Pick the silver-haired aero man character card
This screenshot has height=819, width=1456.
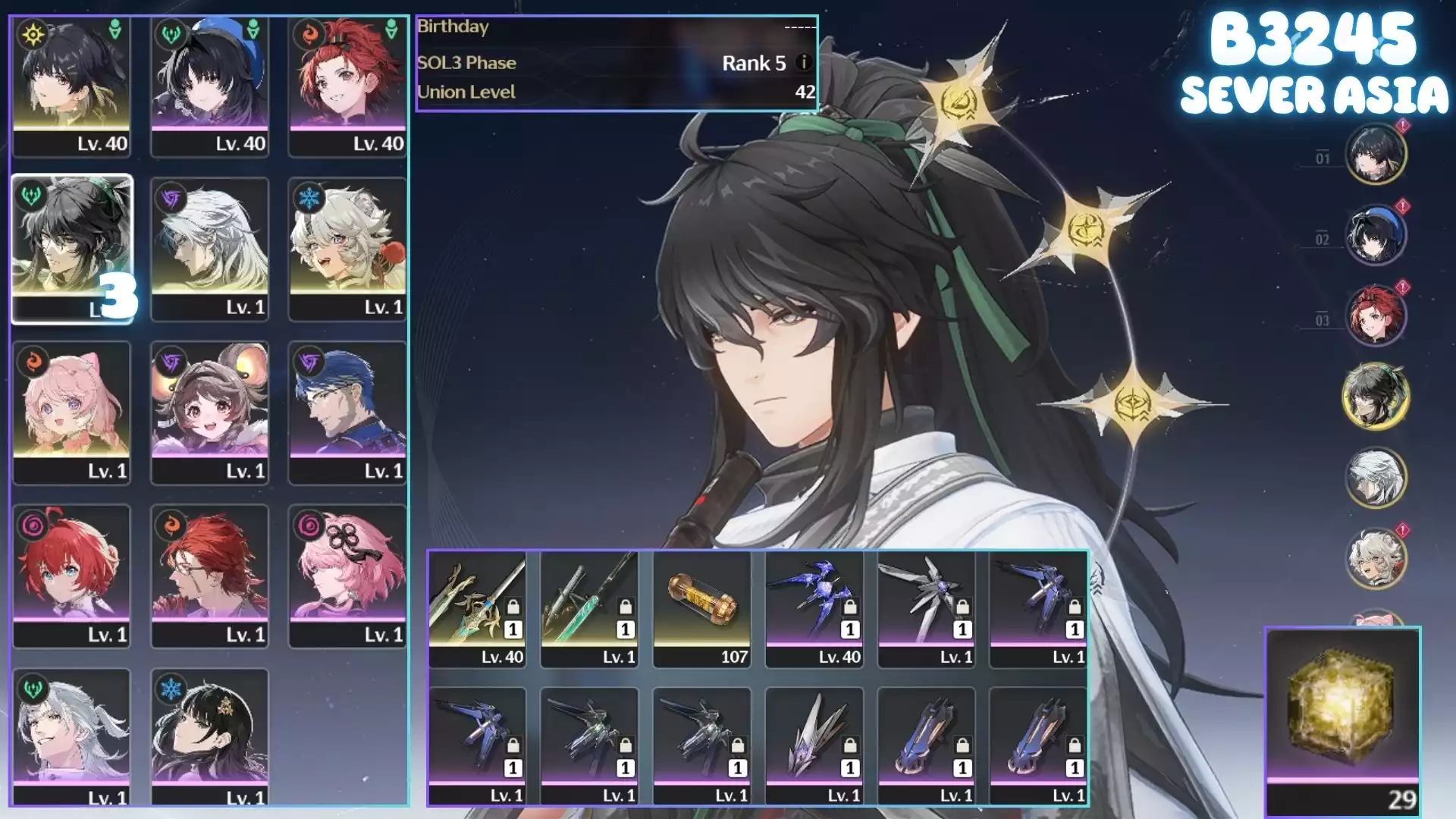(x=71, y=737)
